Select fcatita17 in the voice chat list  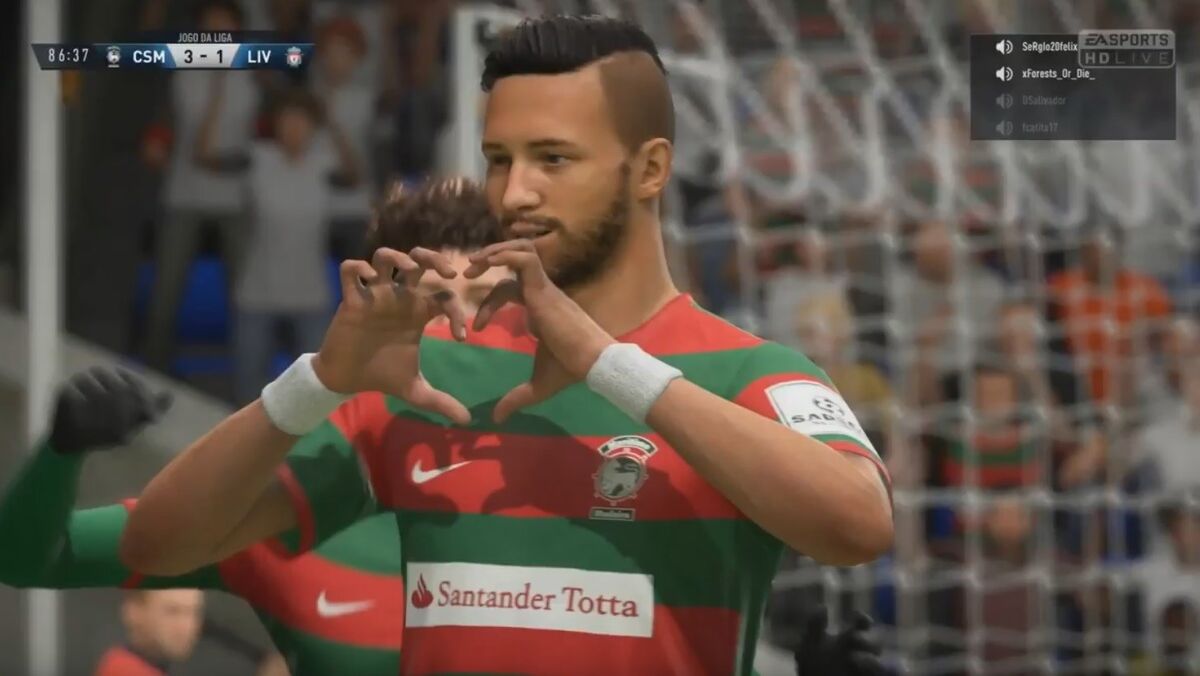point(1040,128)
